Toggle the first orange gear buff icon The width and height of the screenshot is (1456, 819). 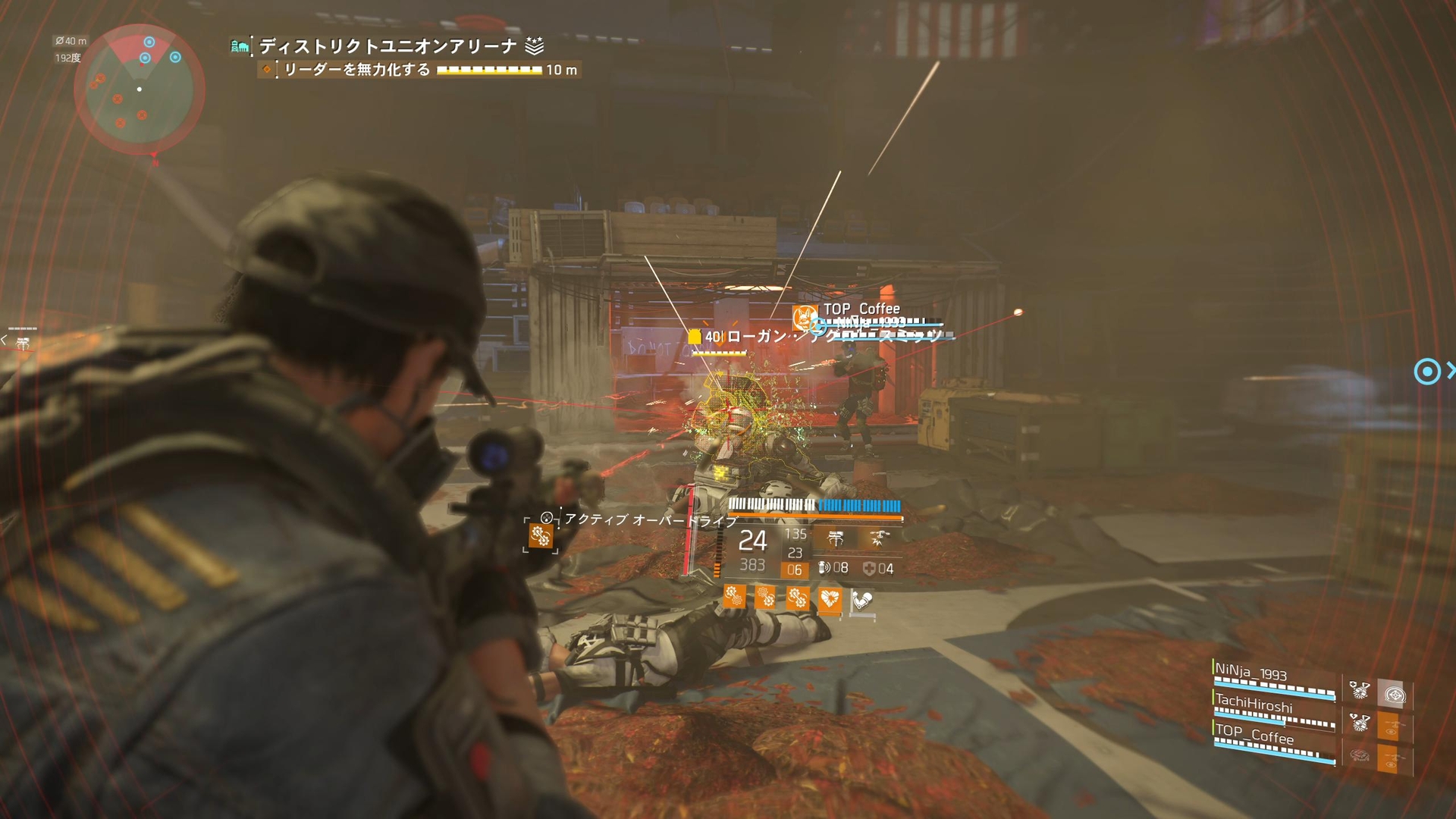click(x=735, y=598)
